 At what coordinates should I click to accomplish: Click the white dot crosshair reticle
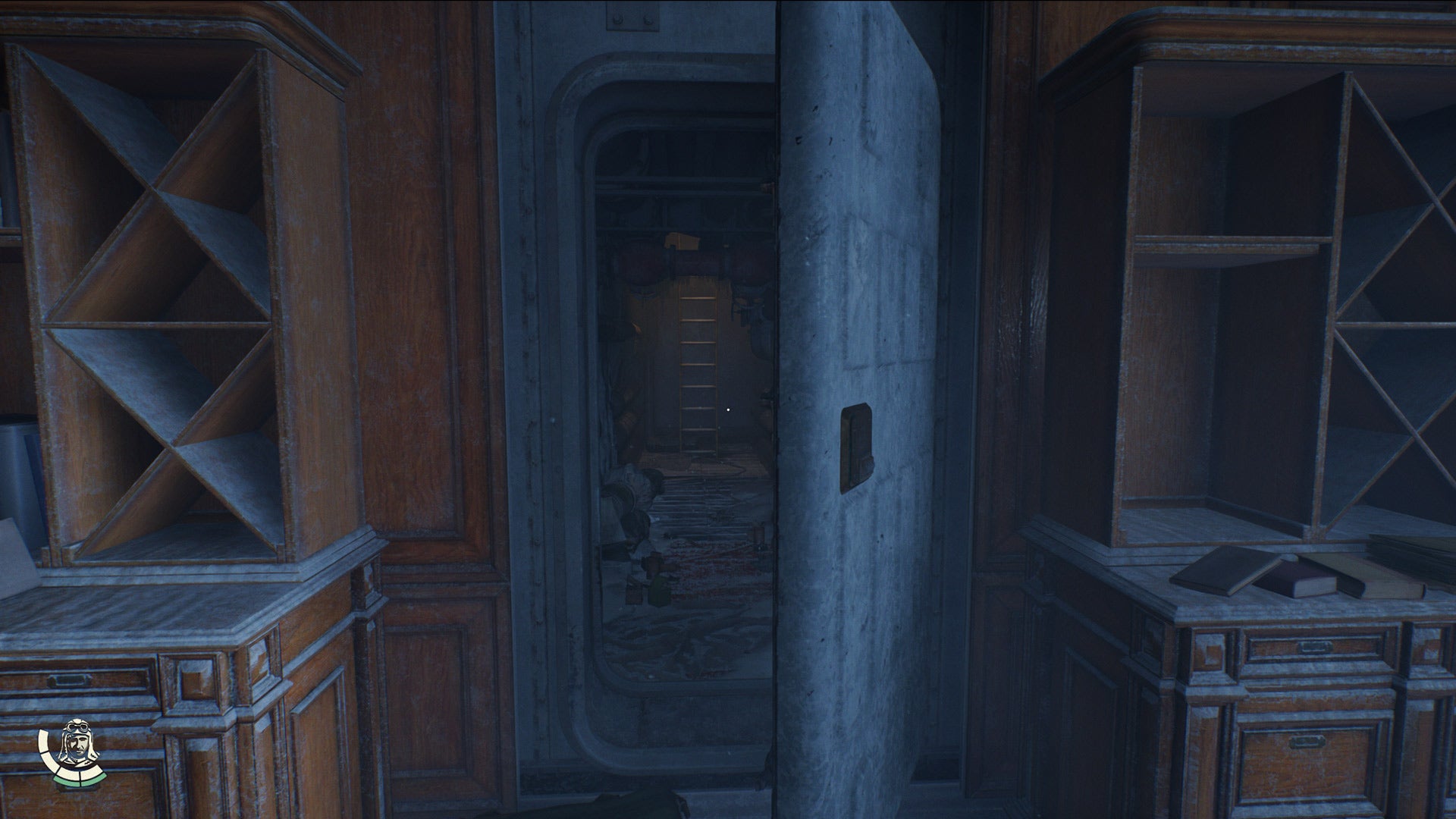pyautogui.click(x=729, y=409)
